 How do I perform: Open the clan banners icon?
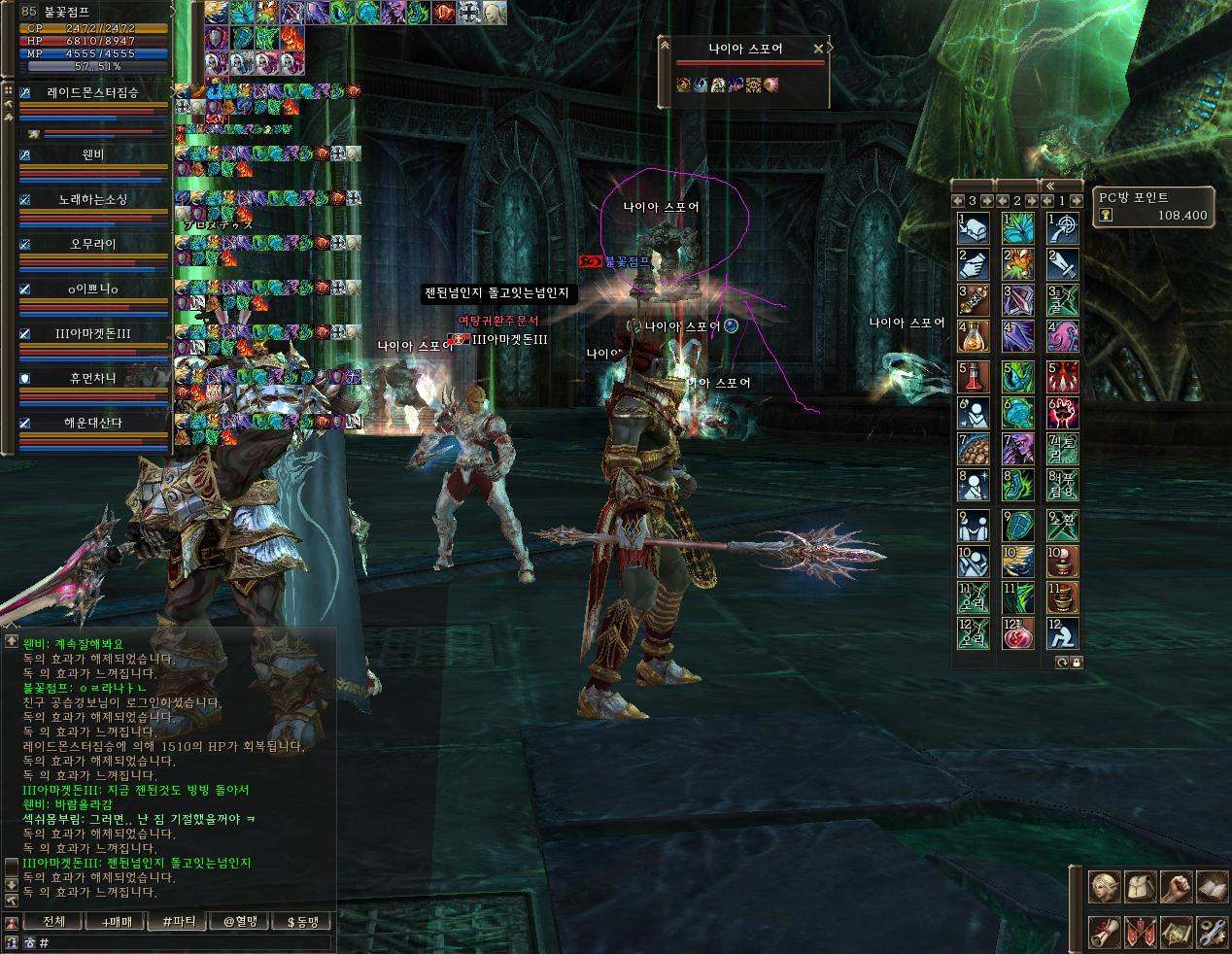(1139, 932)
